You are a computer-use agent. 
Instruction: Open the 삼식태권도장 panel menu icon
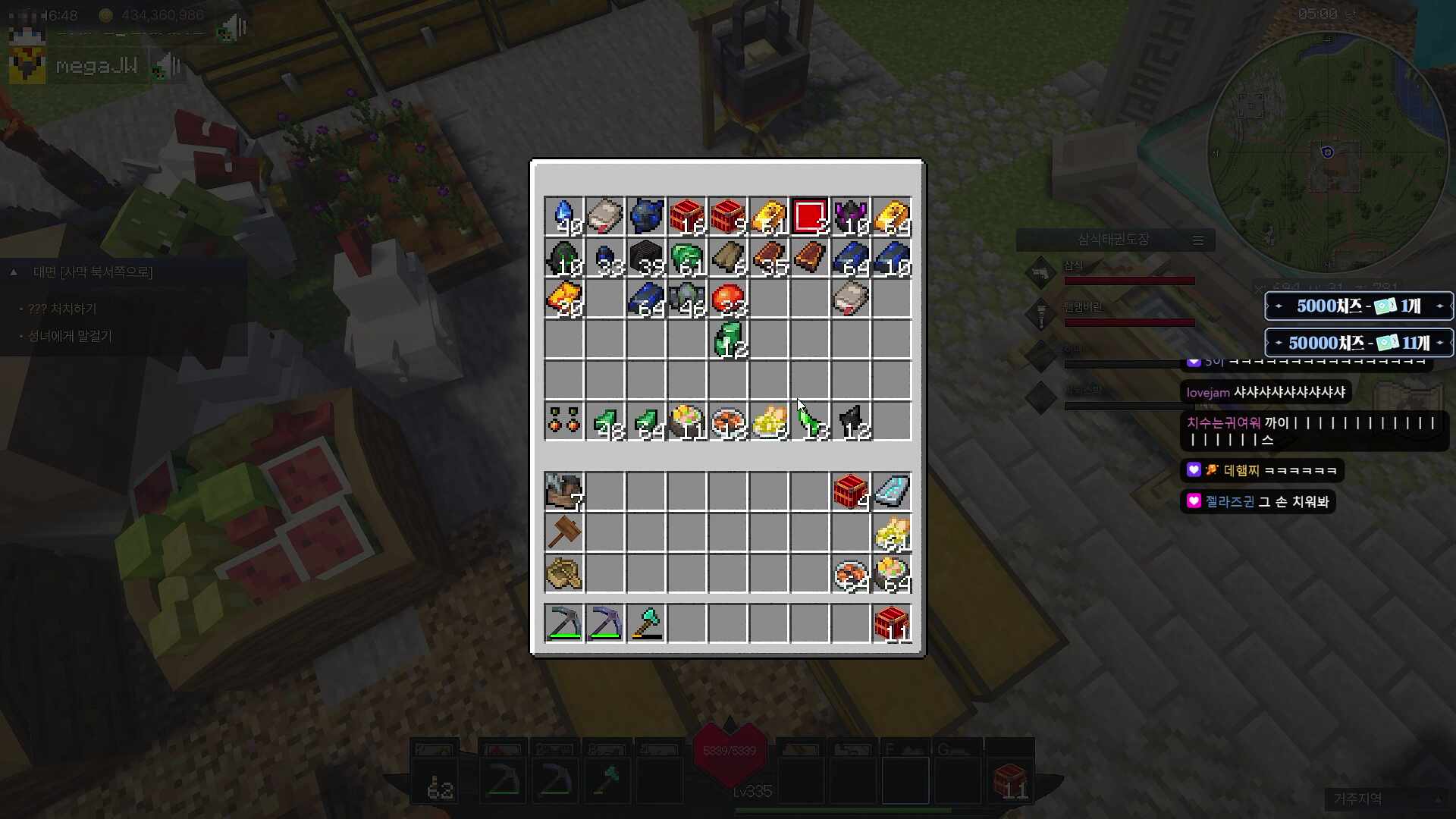pos(1198,240)
